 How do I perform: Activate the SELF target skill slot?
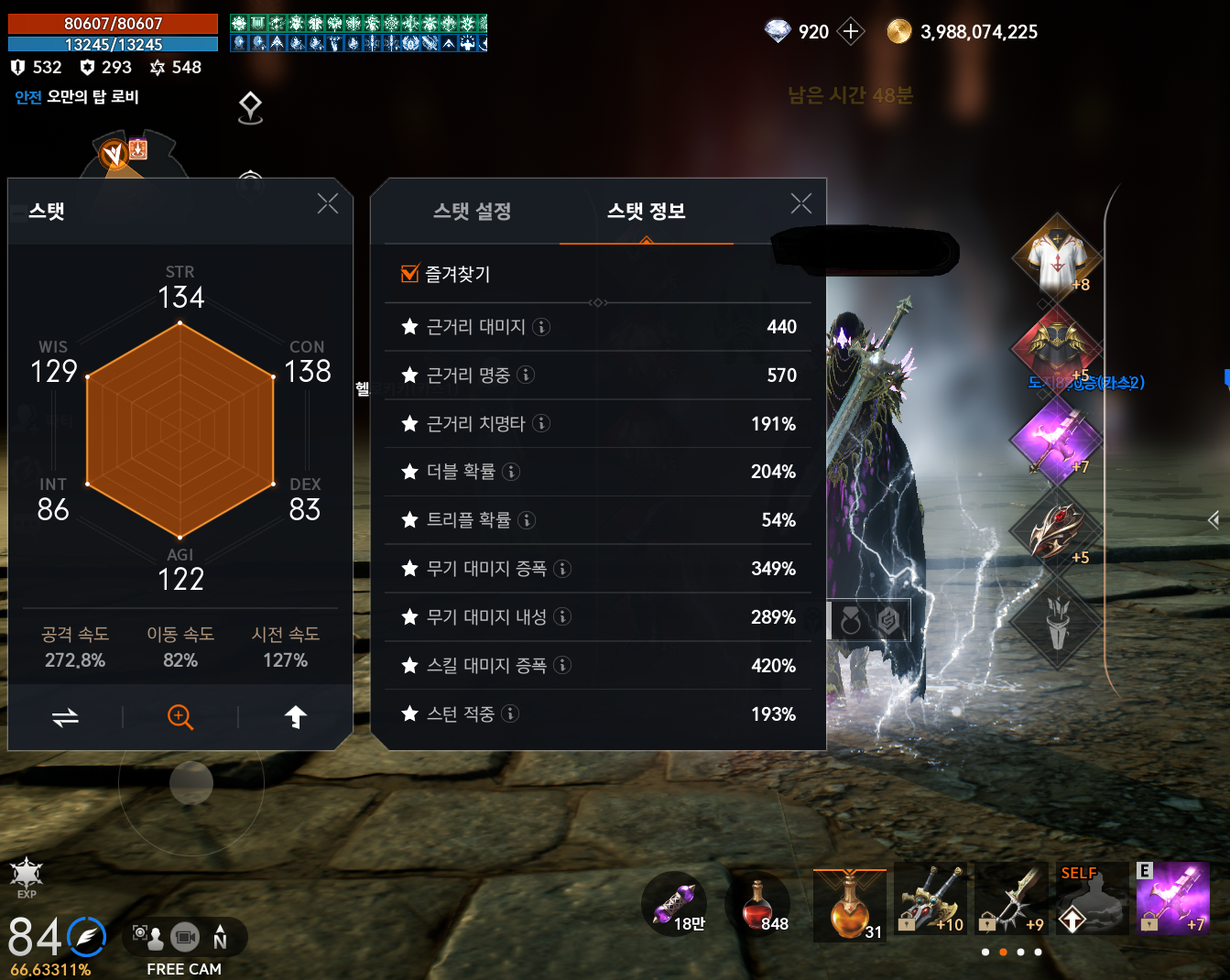[x=1091, y=898]
